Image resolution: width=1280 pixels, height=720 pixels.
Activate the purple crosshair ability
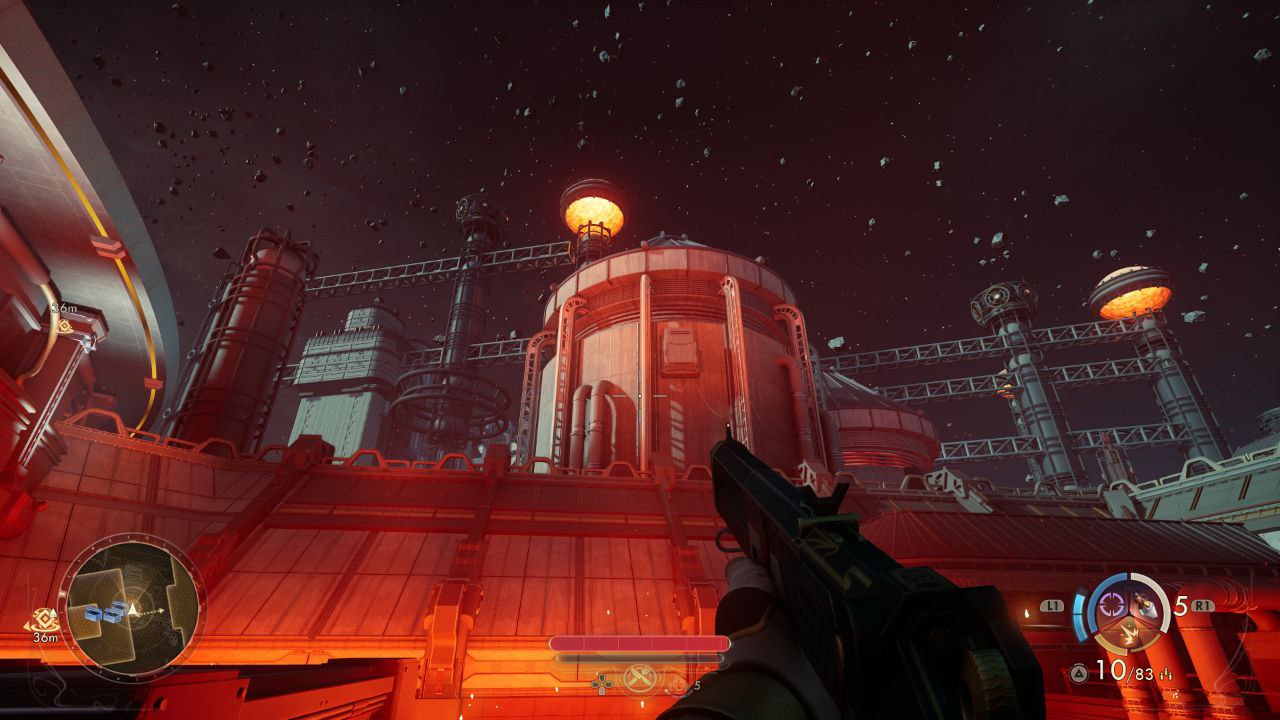click(x=1112, y=604)
